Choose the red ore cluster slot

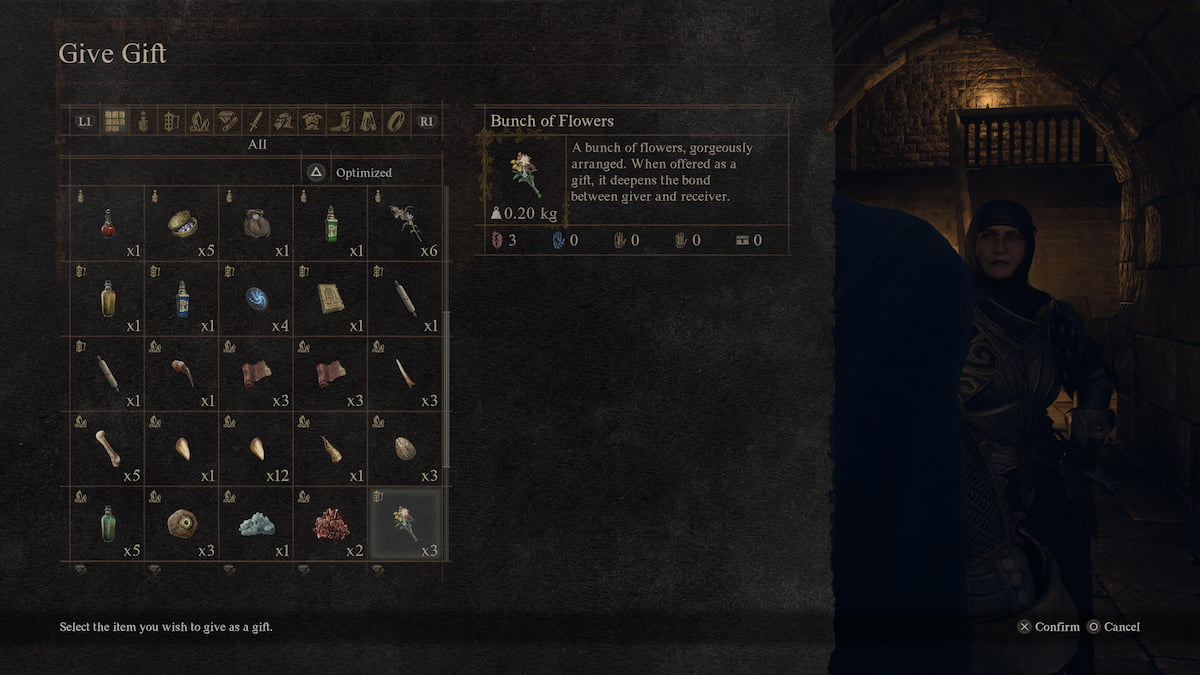pos(331,522)
